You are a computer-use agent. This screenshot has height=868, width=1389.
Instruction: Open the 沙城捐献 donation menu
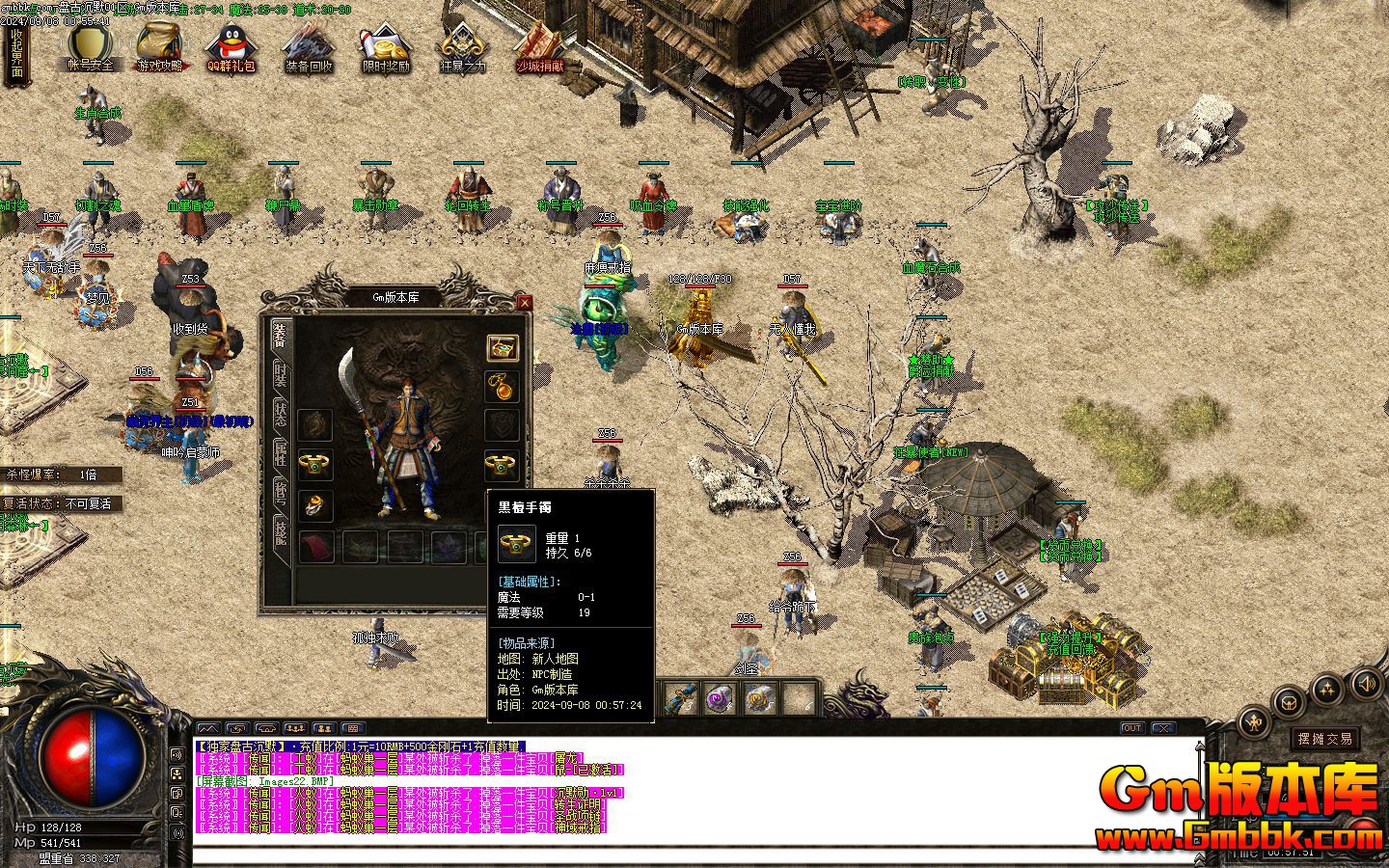coord(540,46)
